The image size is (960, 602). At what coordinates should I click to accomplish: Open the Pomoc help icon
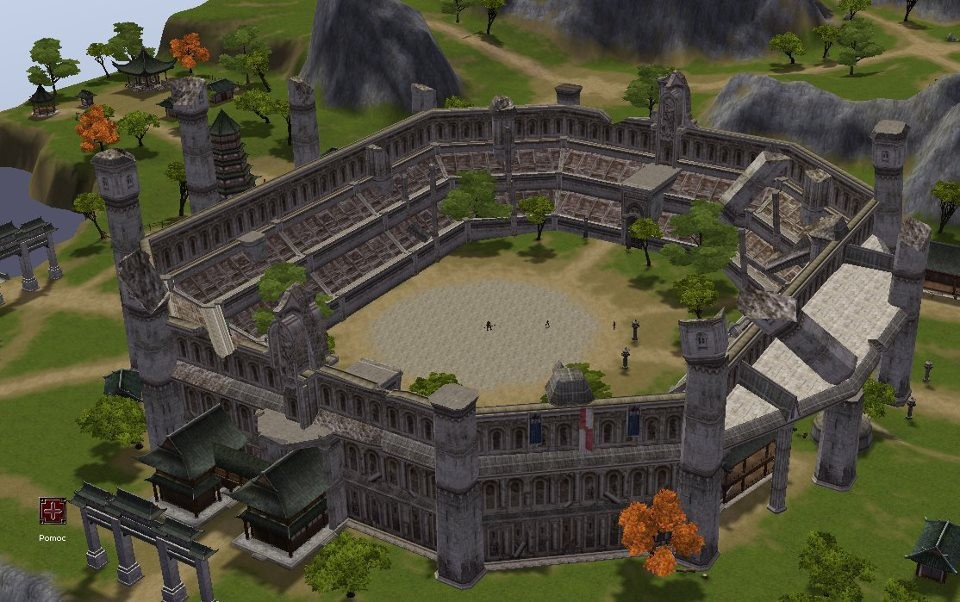[52, 511]
